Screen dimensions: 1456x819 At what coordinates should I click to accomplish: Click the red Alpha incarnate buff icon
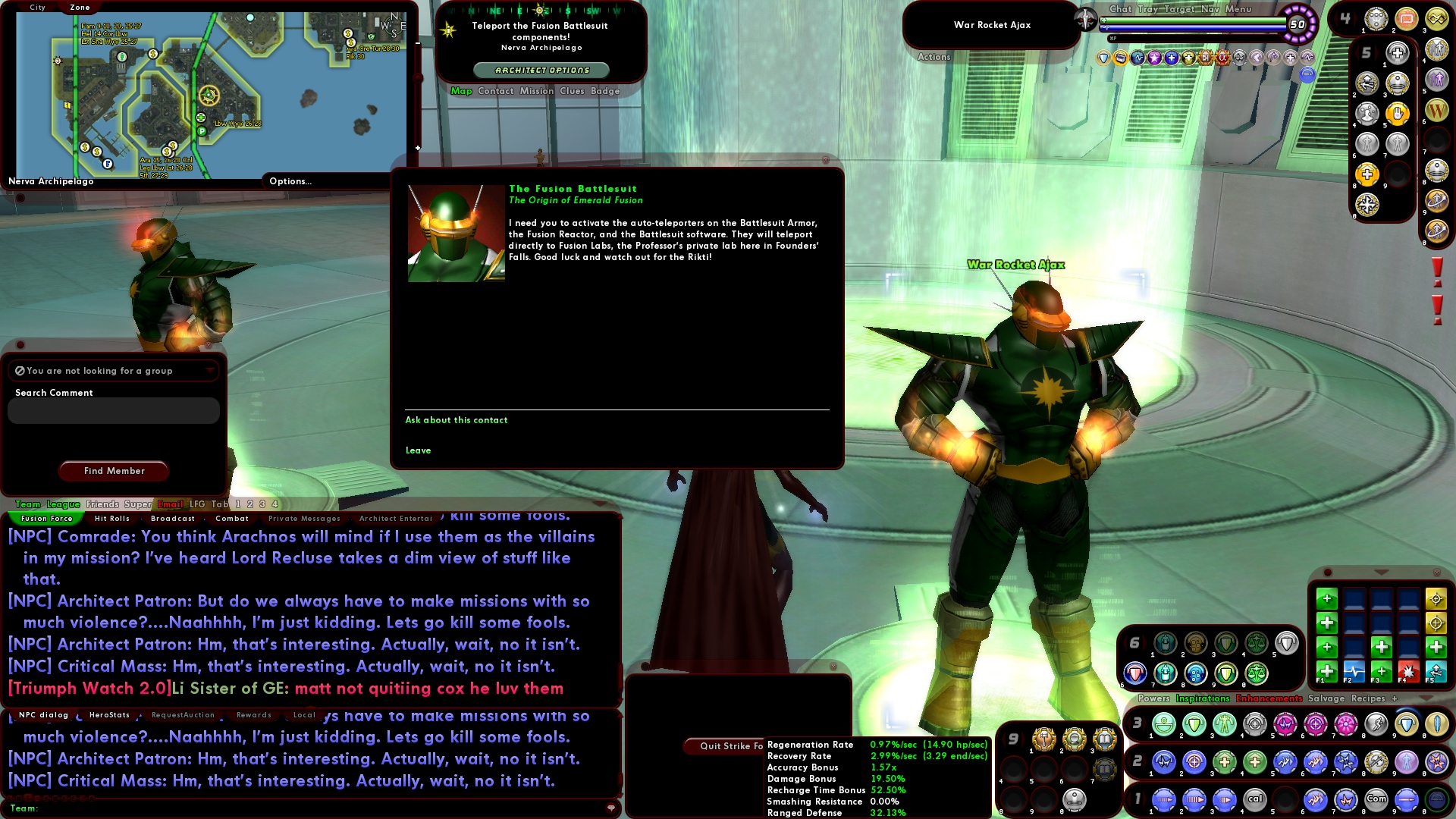coord(1222,58)
